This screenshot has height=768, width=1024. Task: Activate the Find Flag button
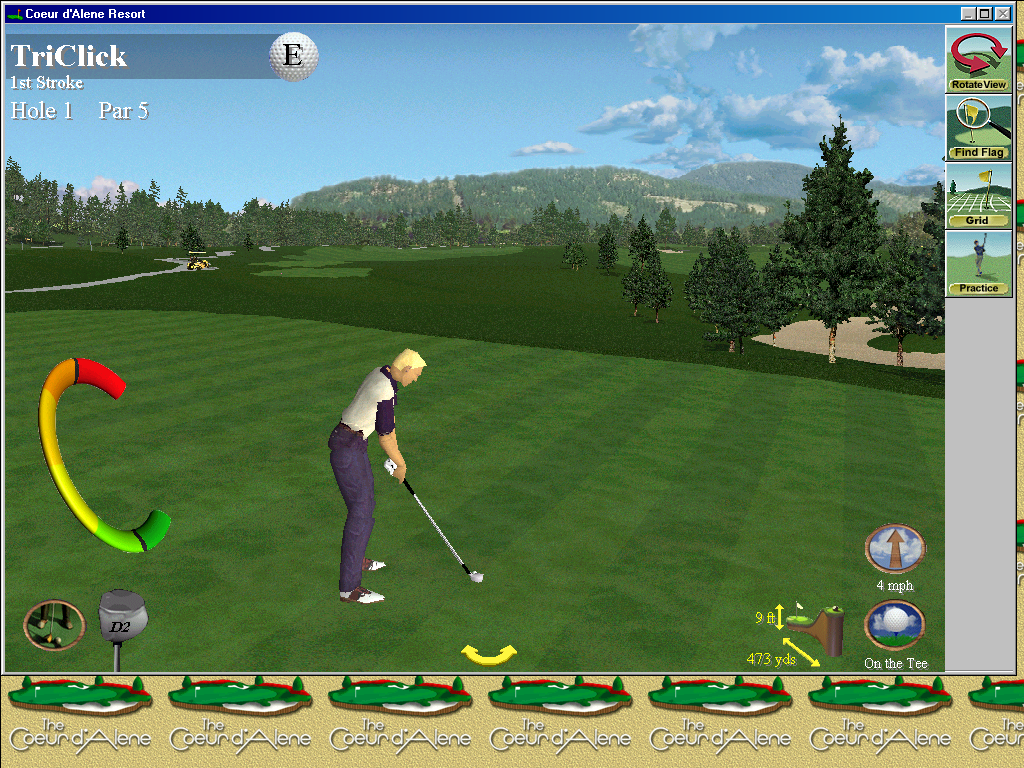(x=978, y=127)
